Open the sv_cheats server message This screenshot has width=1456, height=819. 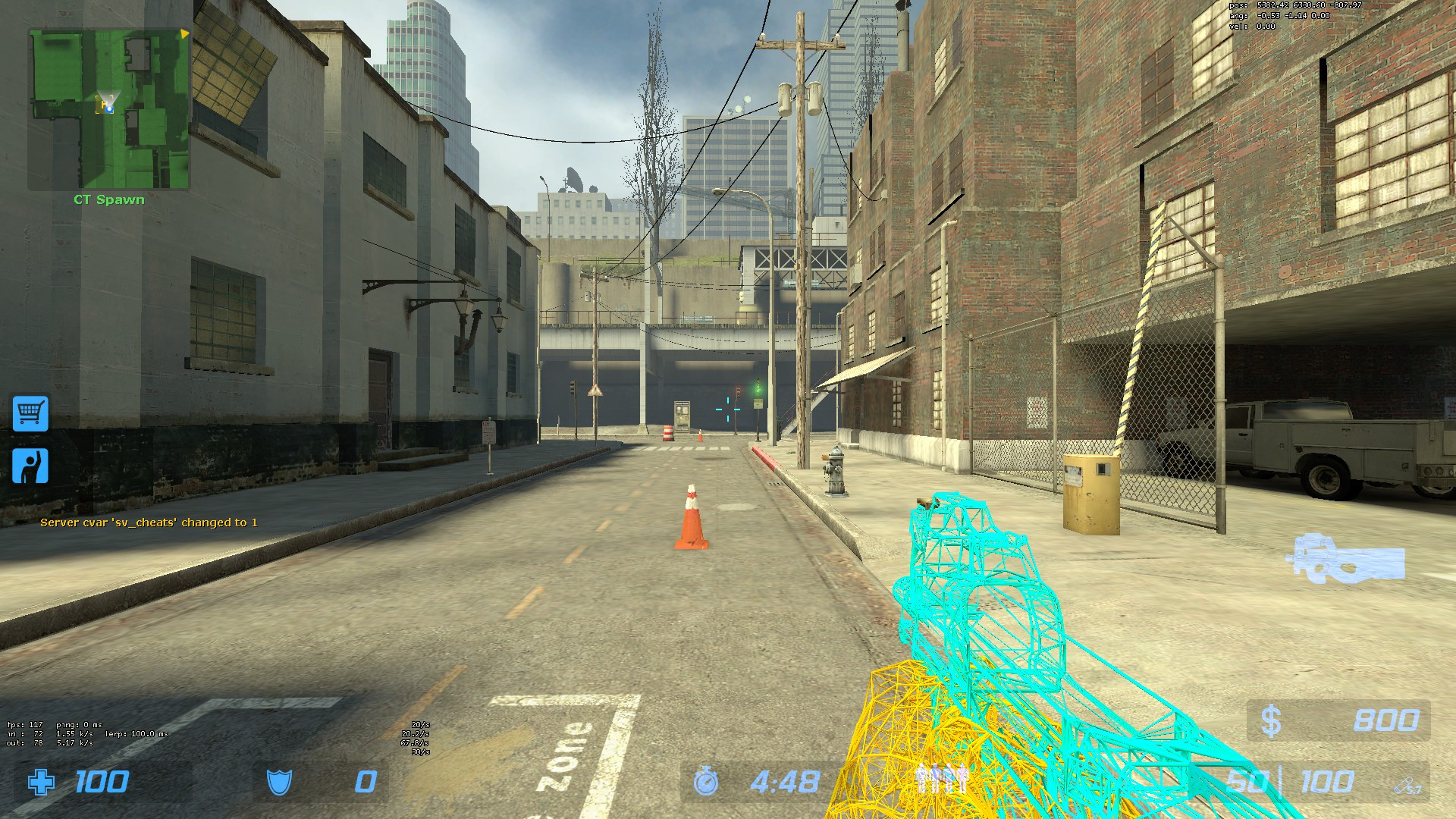click(x=150, y=522)
